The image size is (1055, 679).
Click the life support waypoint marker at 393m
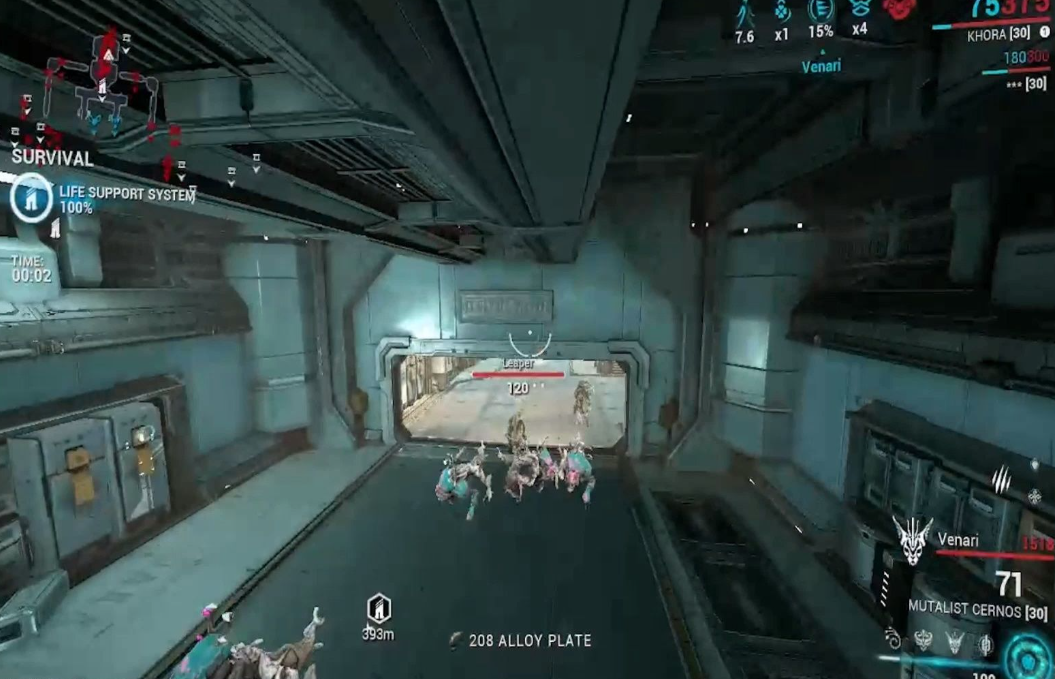(x=378, y=607)
